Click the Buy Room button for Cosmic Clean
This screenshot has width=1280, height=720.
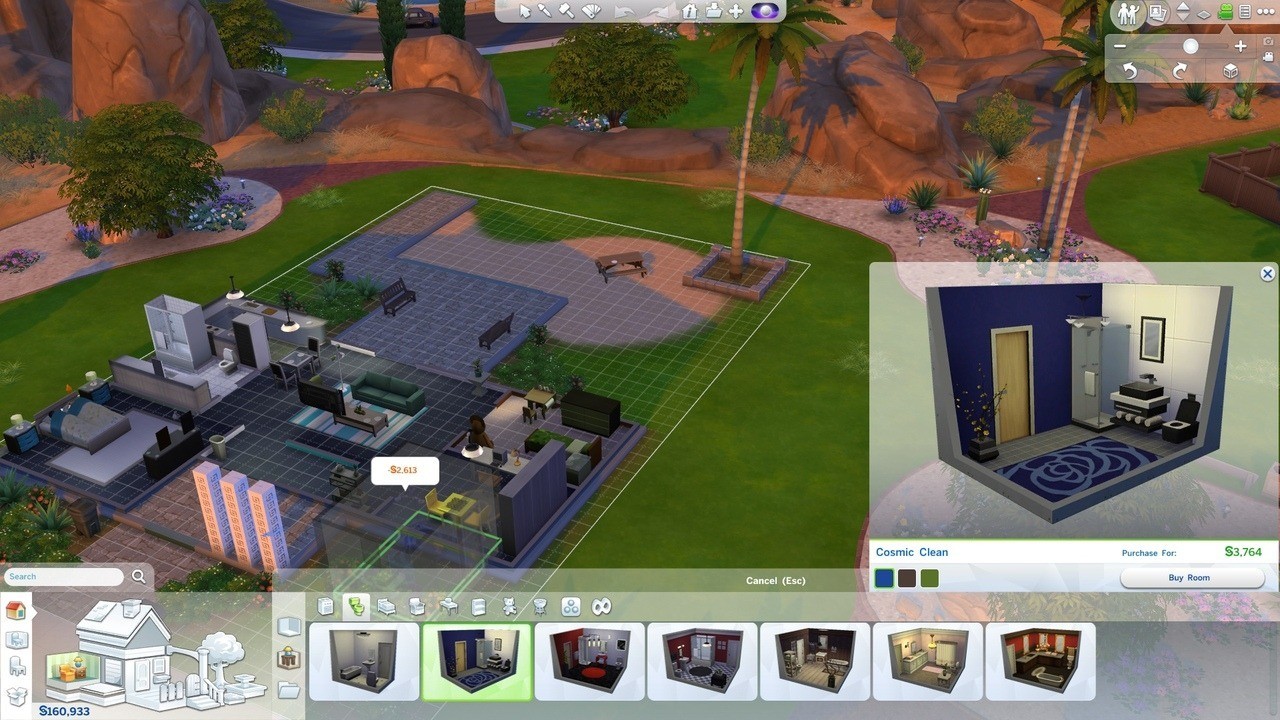pyautogui.click(x=1192, y=577)
